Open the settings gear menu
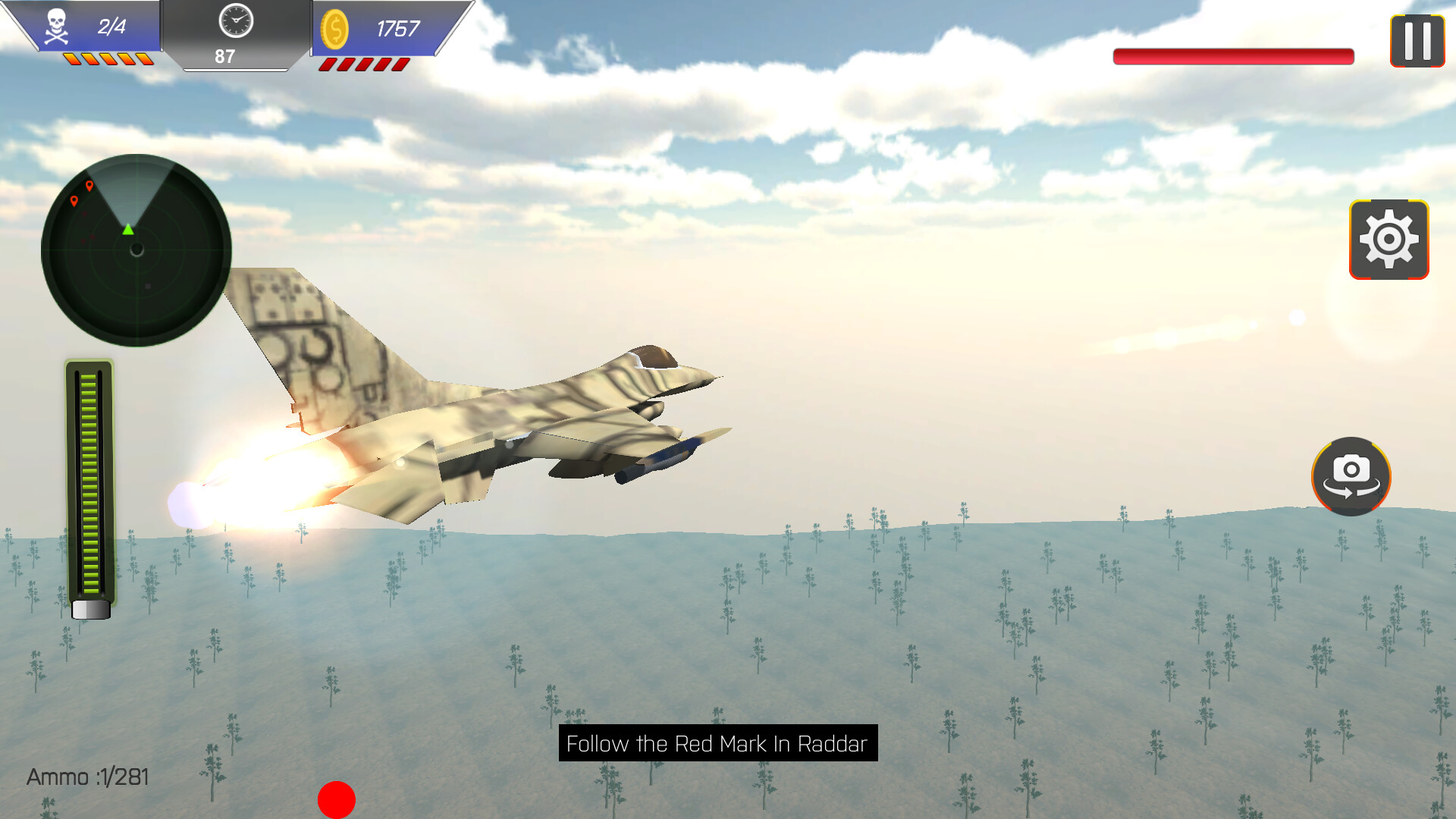The width and height of the screenshot is (1456, 819). (1389, 240)
